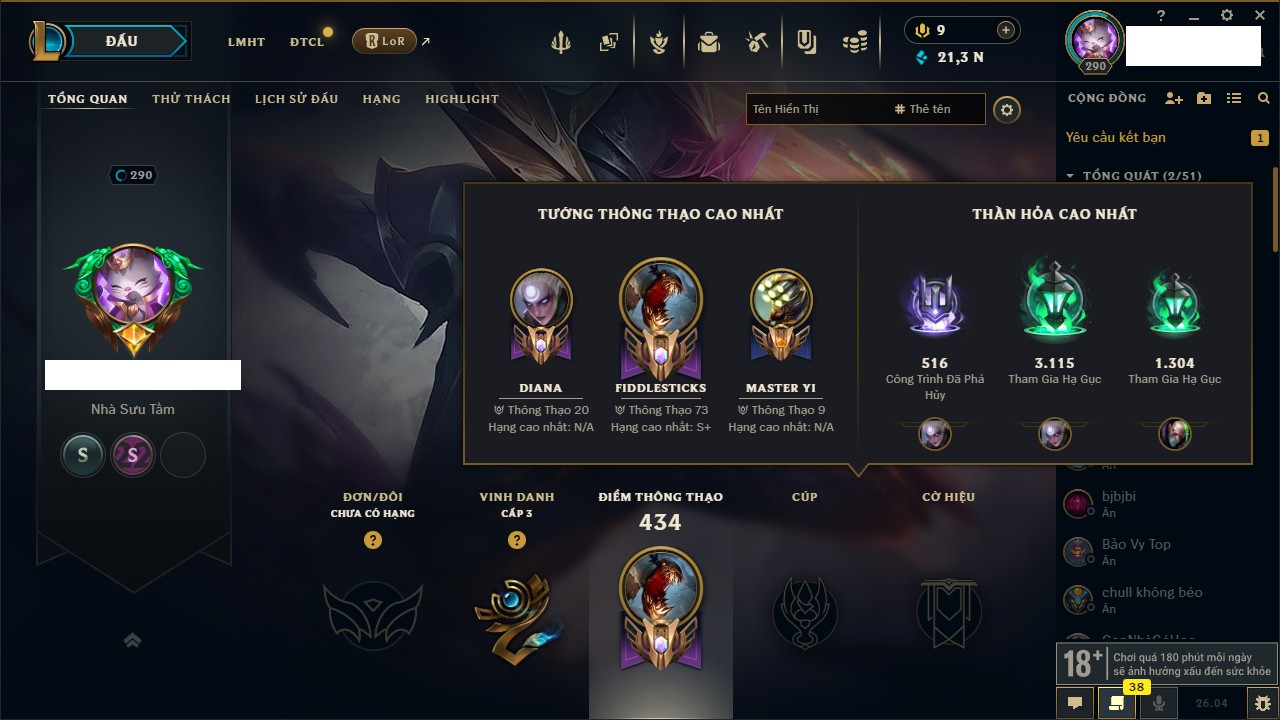The width and height of the screenshot is (1280, 720).
Task: Select the Hạng profile tab
Action: point(381,99)
